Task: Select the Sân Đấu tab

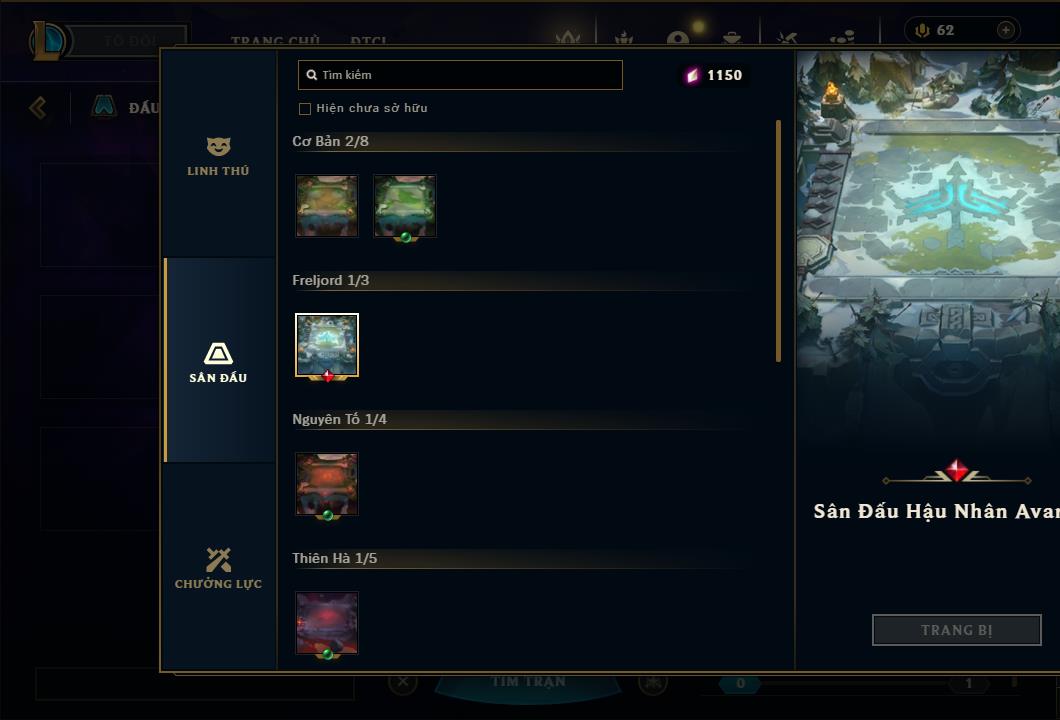Action: click(x=218, y=362)
